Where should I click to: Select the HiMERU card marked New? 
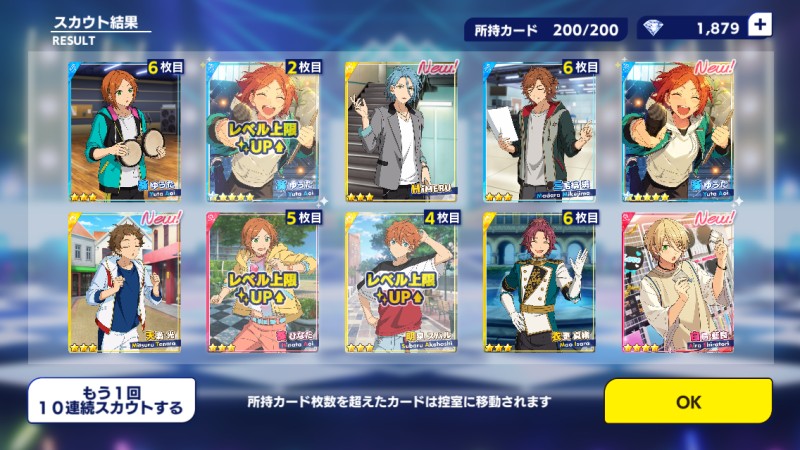[x=400, y=131]
